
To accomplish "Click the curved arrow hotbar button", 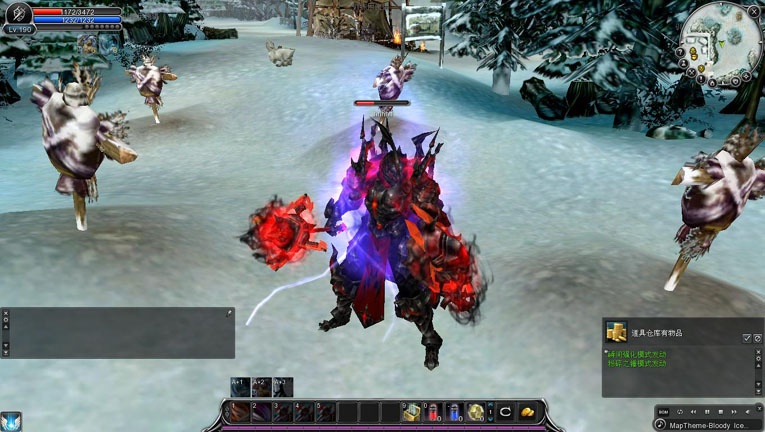I will [x=506, y=411].
